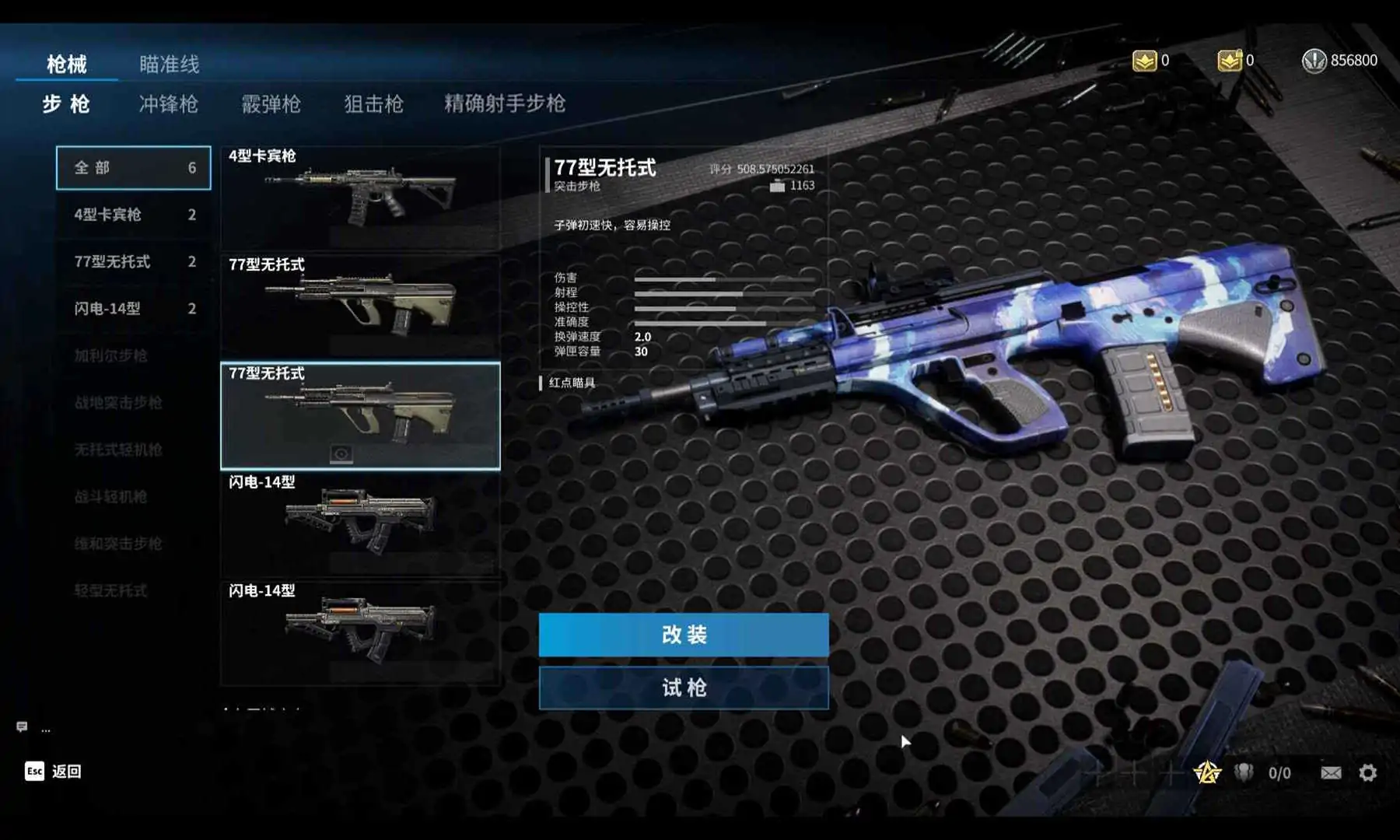This screenshot has width=1400, height=840.
Task: Open the 狙击枪 weapon category
Action: pyautogui.click(x=374, y=104)
